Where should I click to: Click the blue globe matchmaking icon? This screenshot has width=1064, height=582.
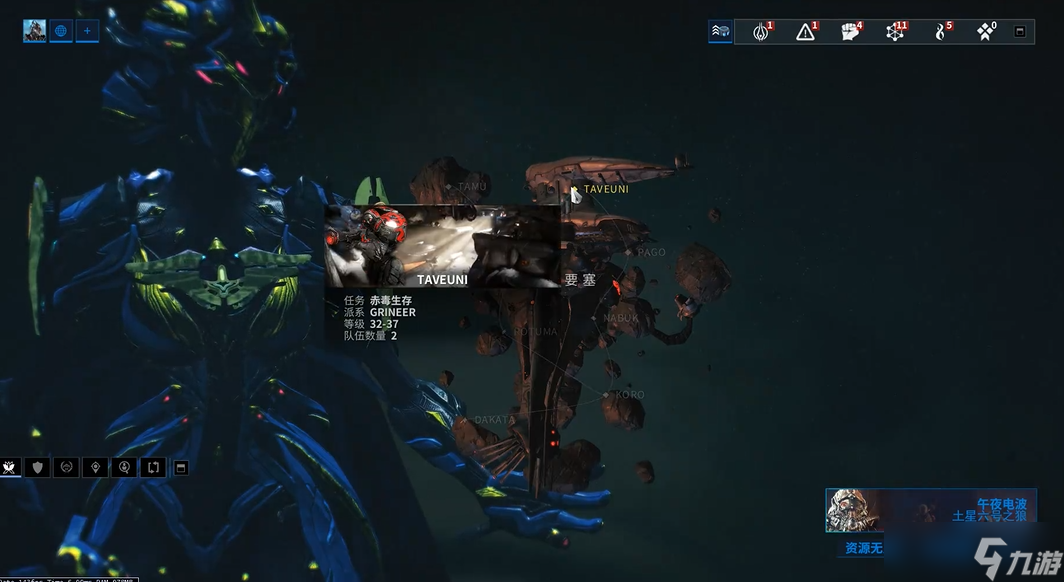pos(61,31)
